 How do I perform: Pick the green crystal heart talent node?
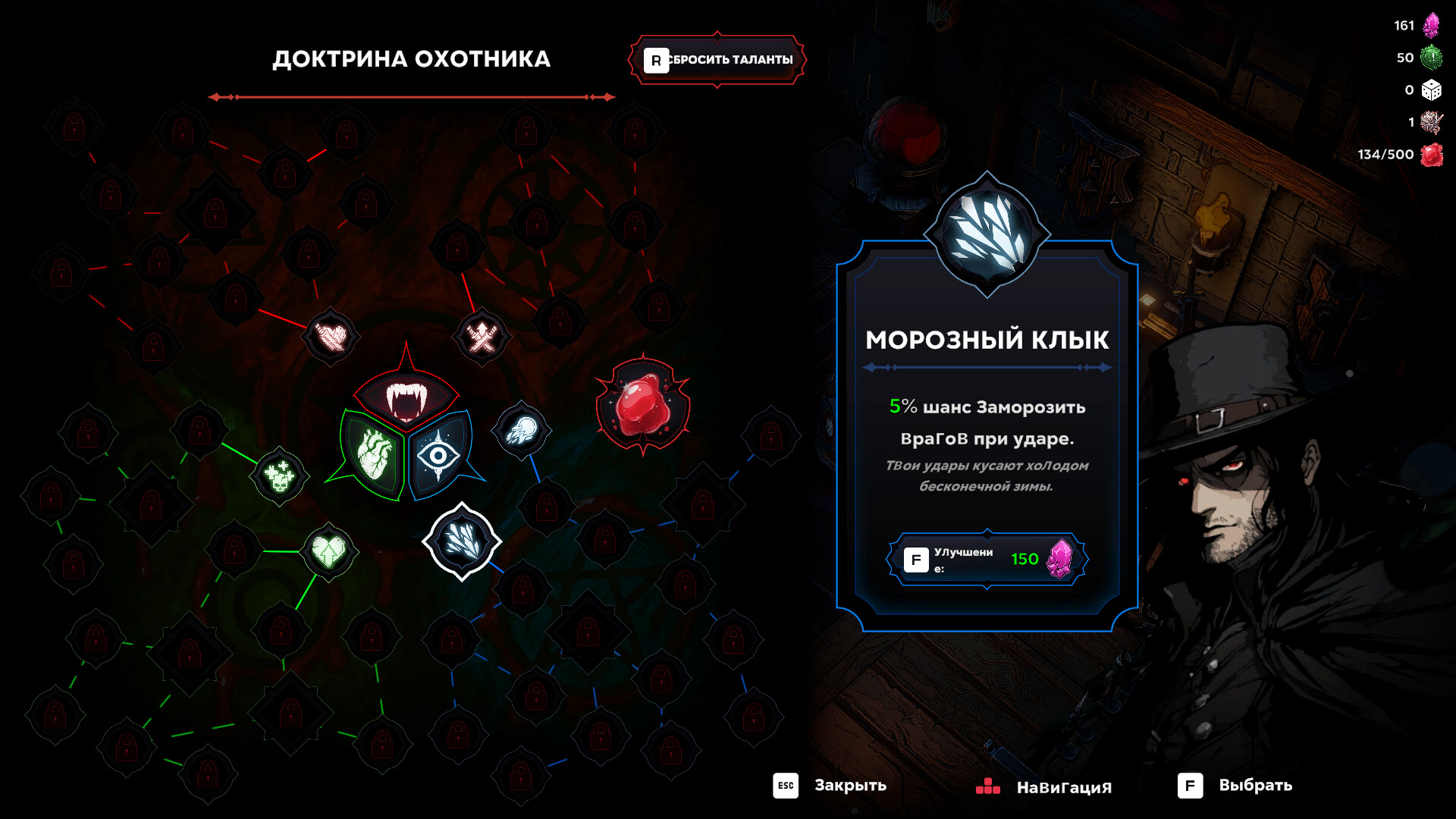click(328, 551)
